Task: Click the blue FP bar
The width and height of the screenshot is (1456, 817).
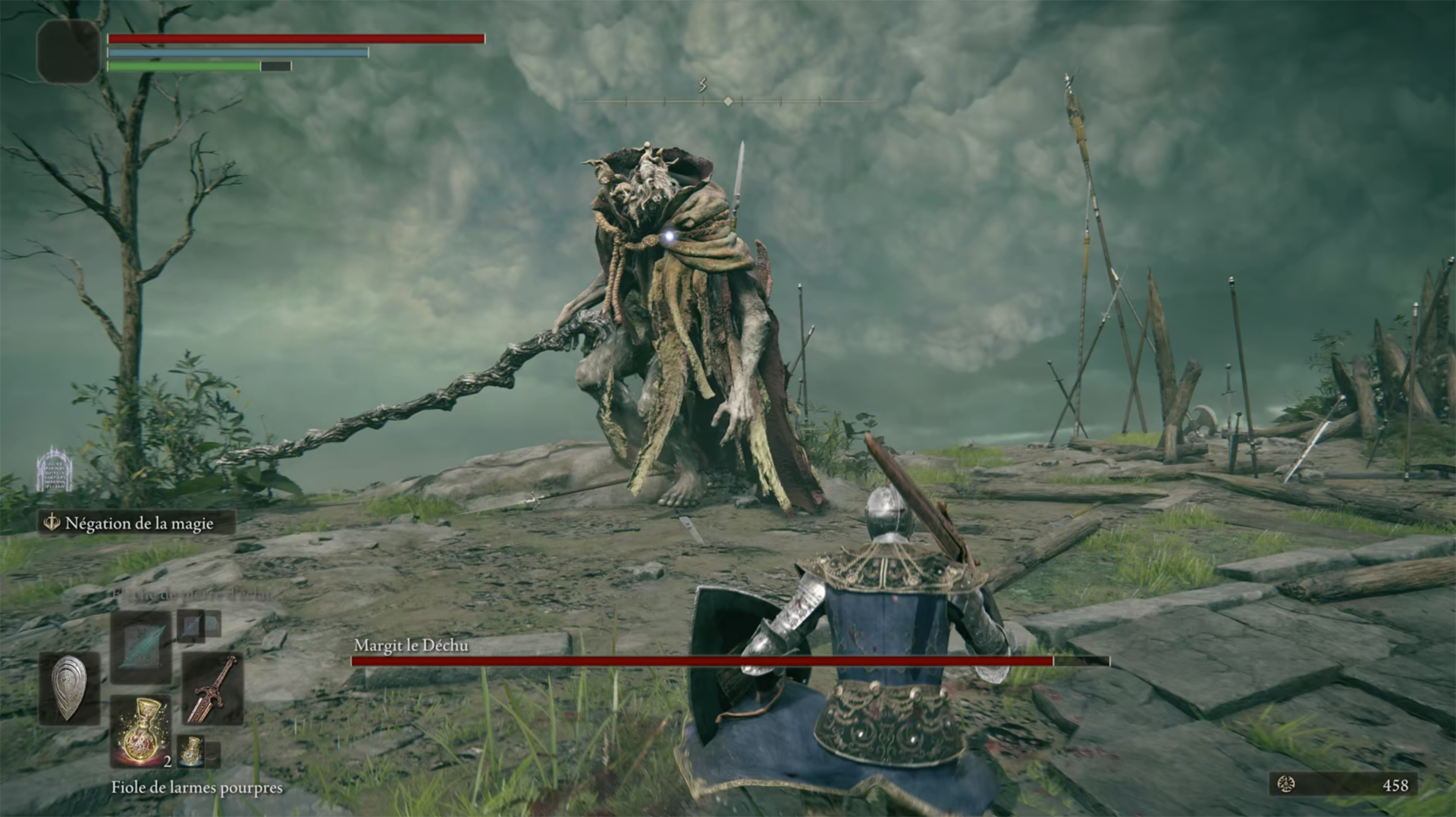Action: 237,52
